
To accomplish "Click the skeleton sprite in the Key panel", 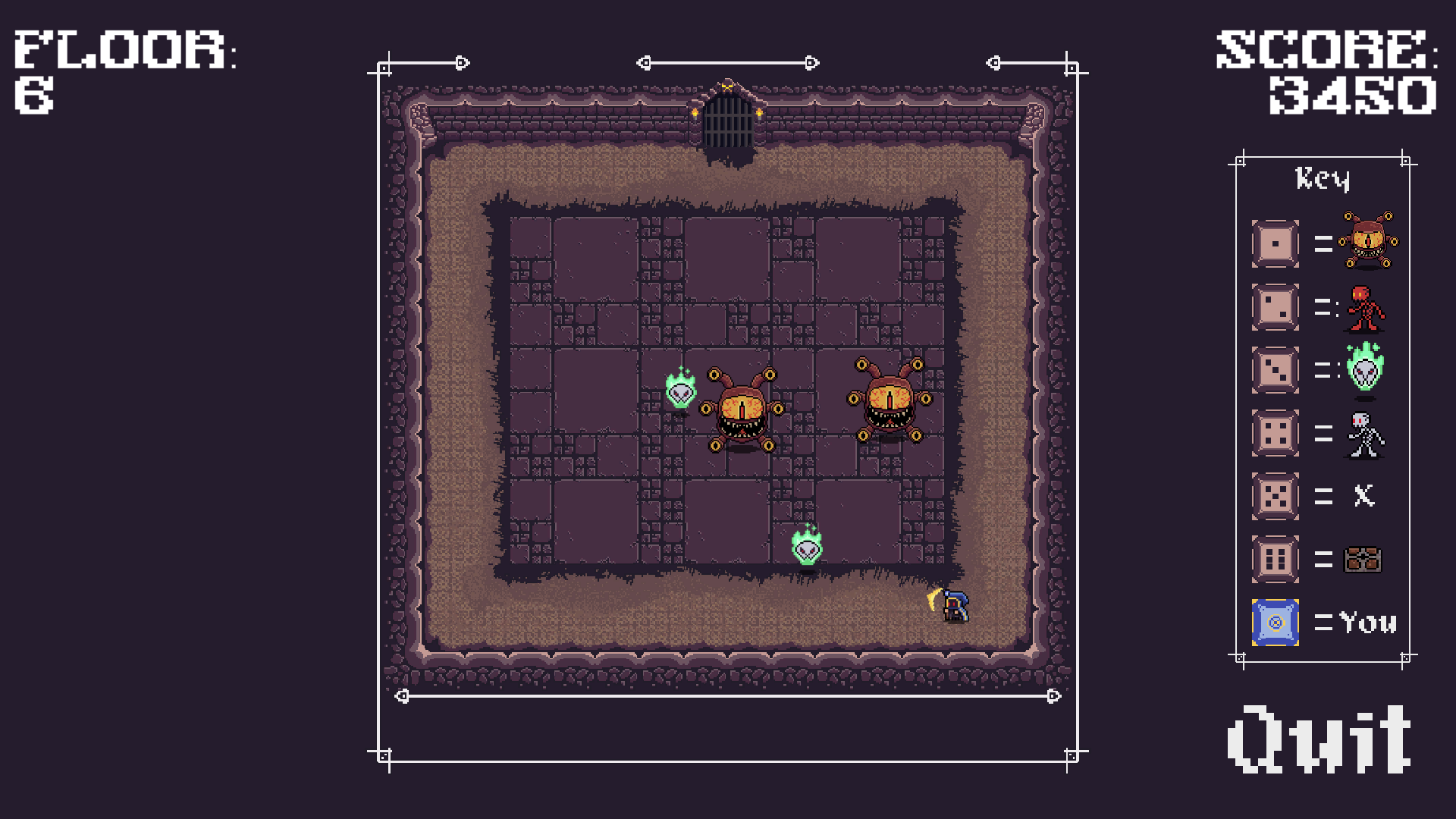I will coord(1365,432).
